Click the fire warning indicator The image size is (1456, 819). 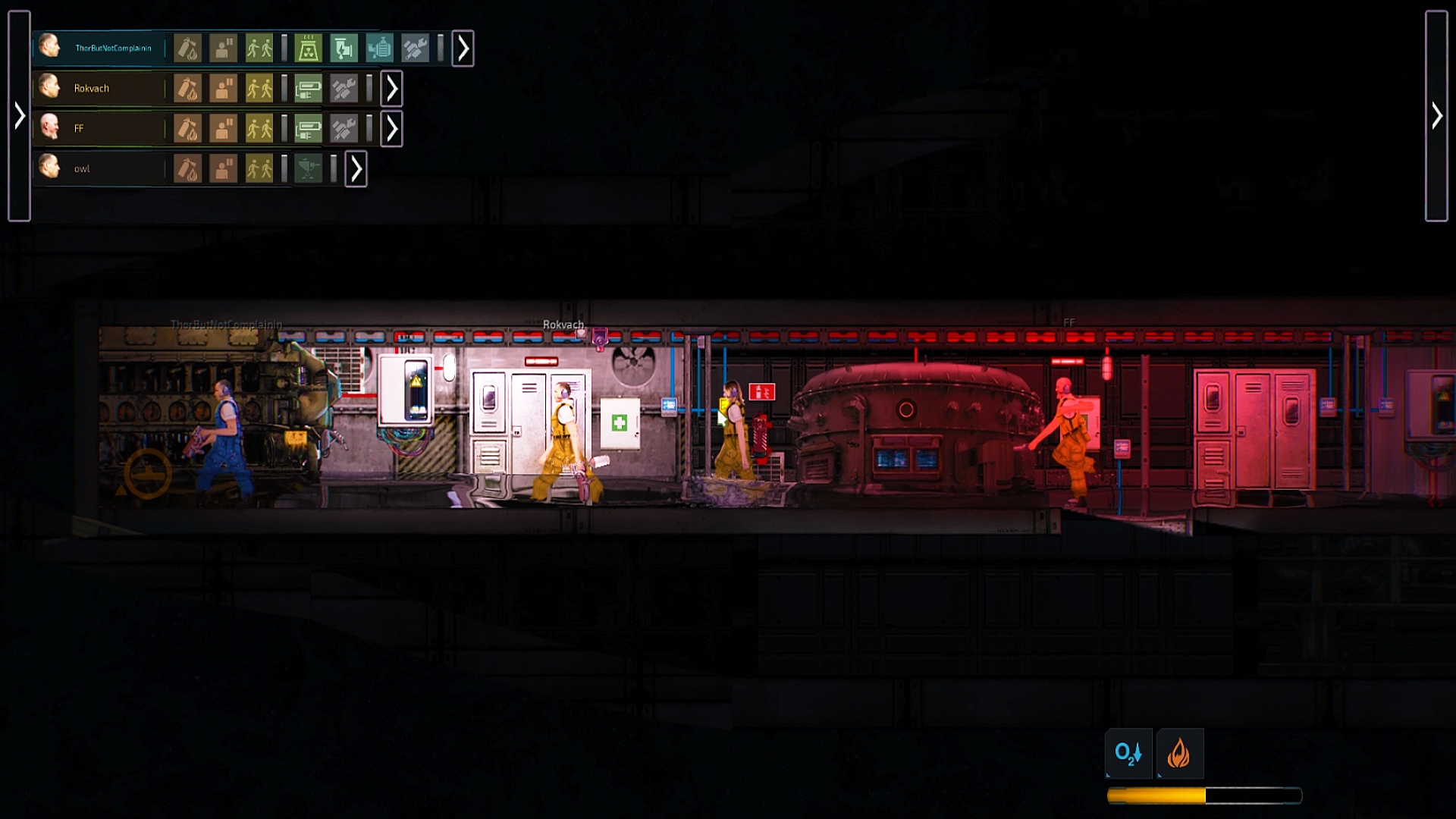tap(1180, 753)
